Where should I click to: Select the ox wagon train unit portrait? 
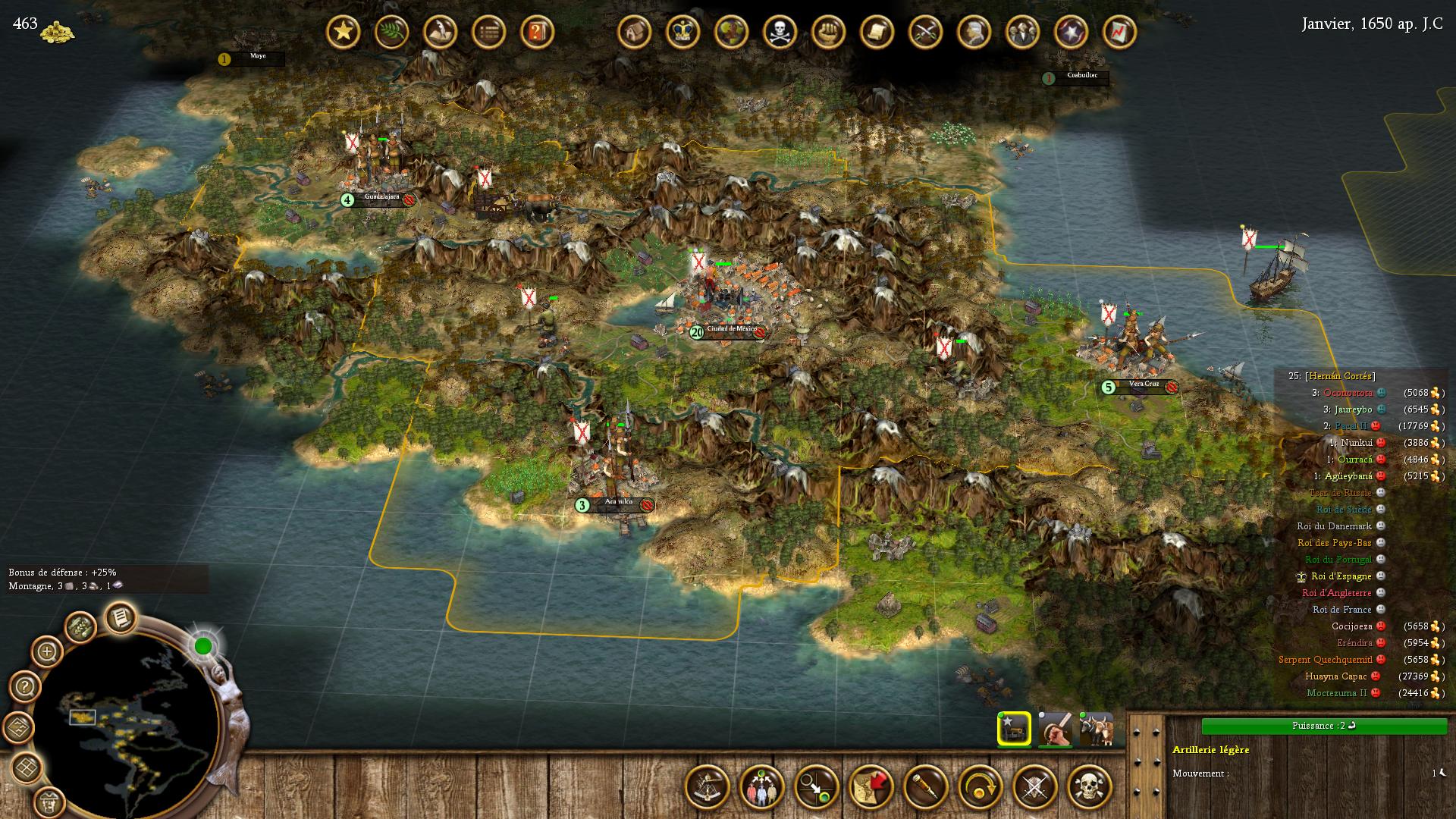[1096, 730]
